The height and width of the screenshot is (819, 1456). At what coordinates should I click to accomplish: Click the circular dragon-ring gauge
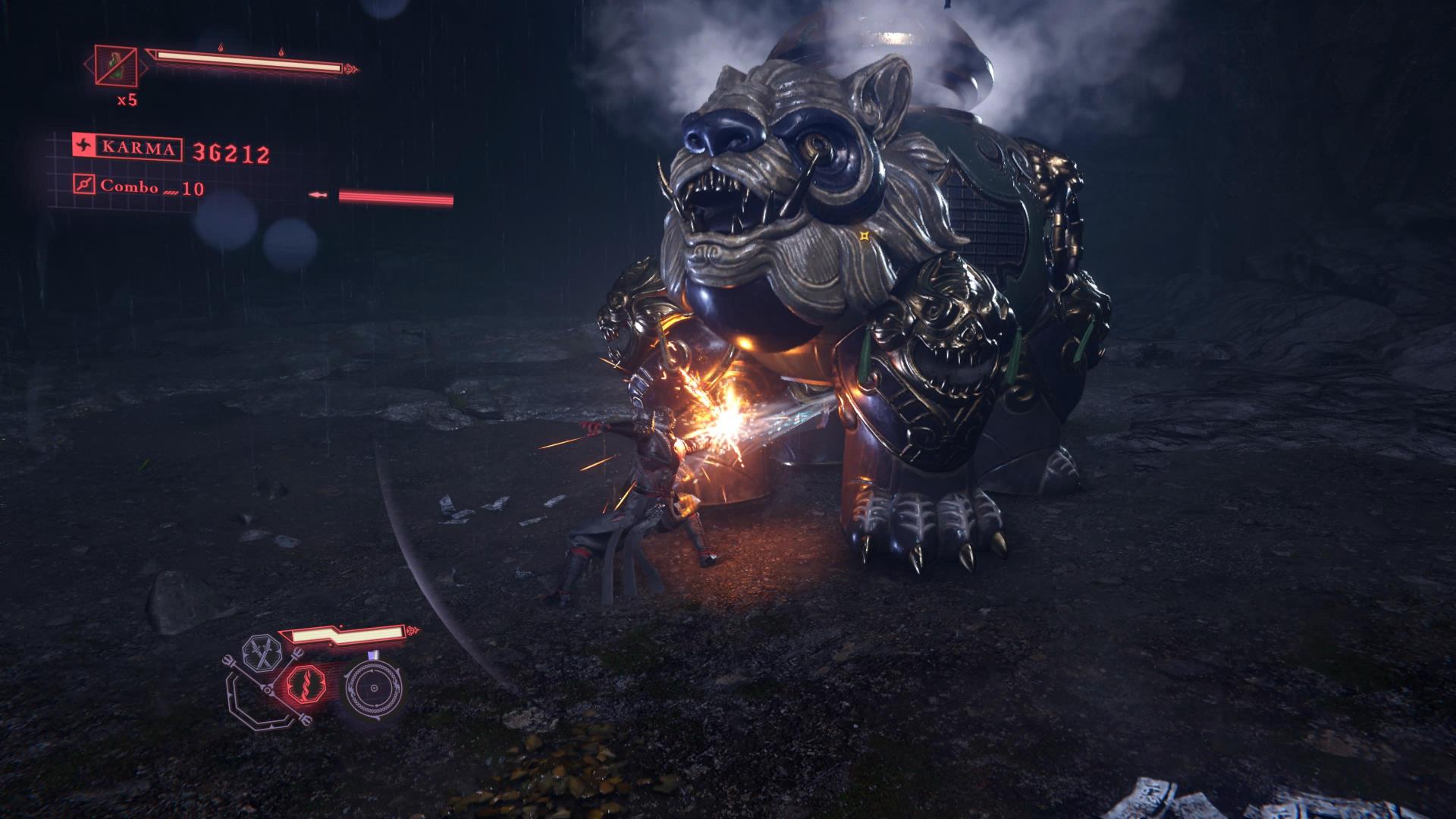373,689
